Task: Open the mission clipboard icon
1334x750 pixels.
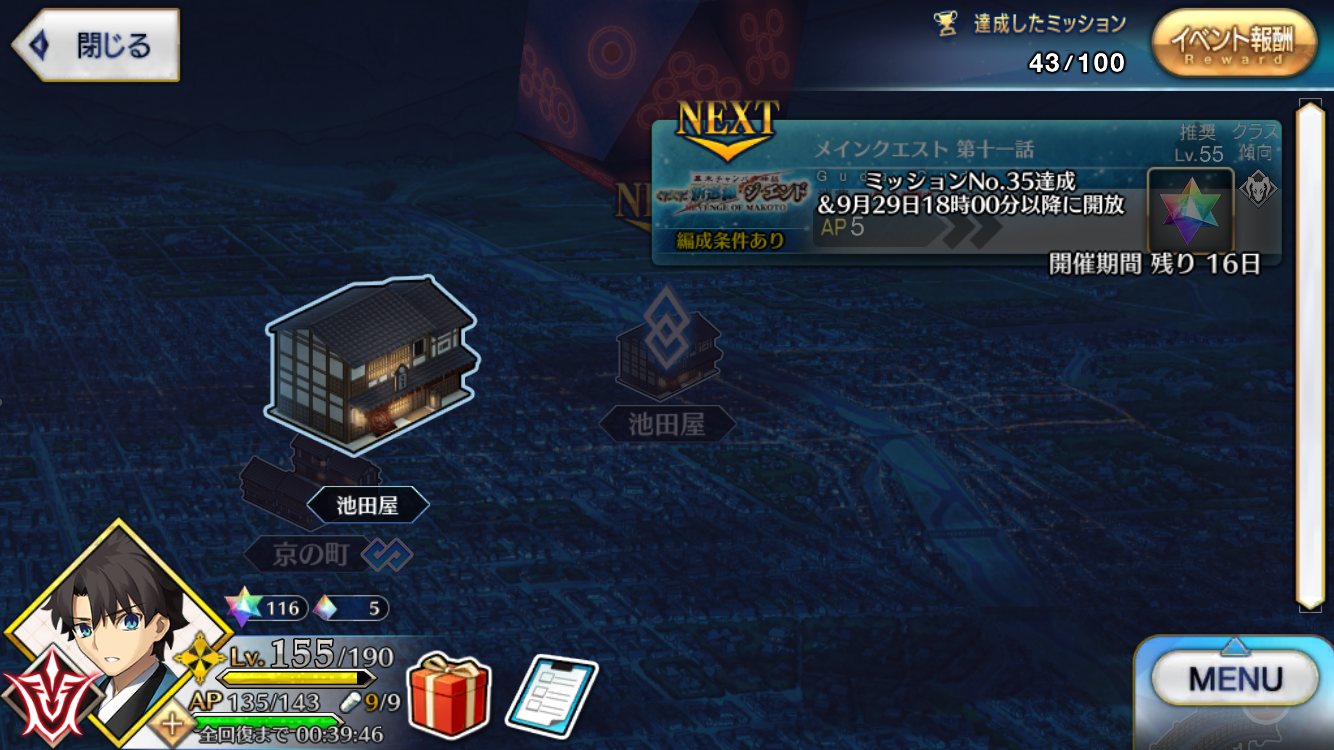Action: pos(551,694)
